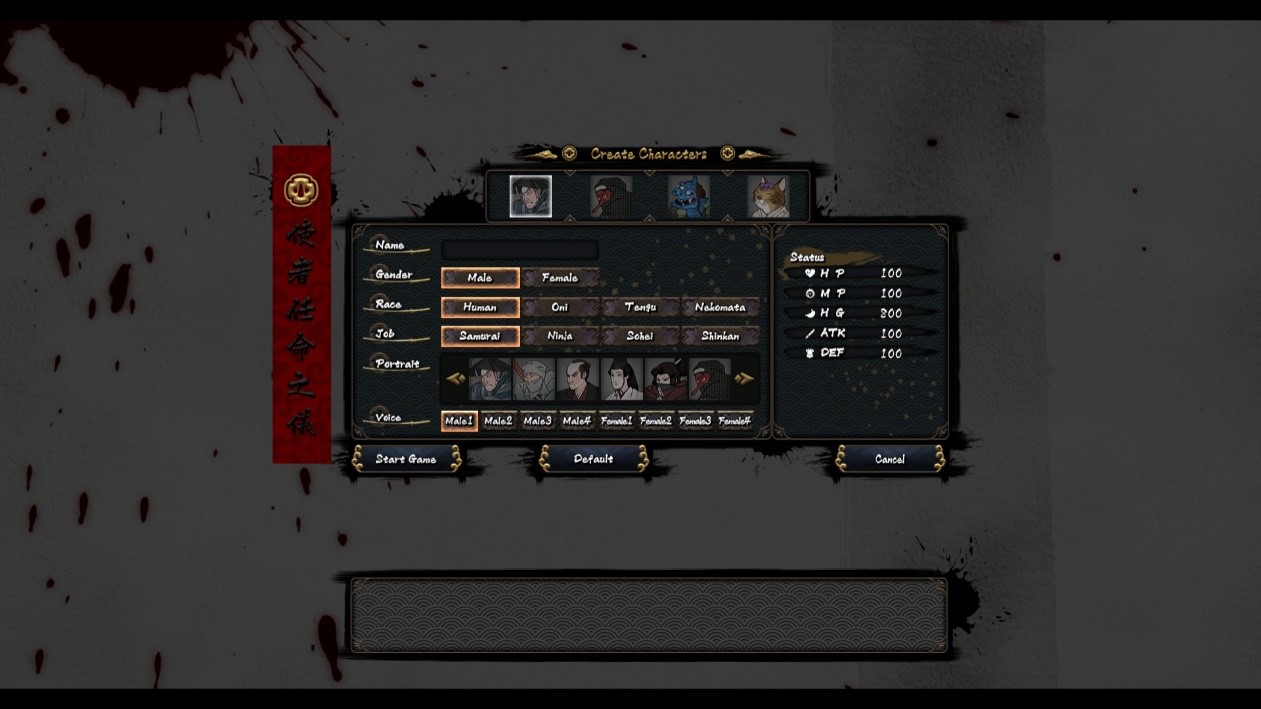Select the Female4 voice
Viewport: 1261px width, 709px height.
point(734,421)
